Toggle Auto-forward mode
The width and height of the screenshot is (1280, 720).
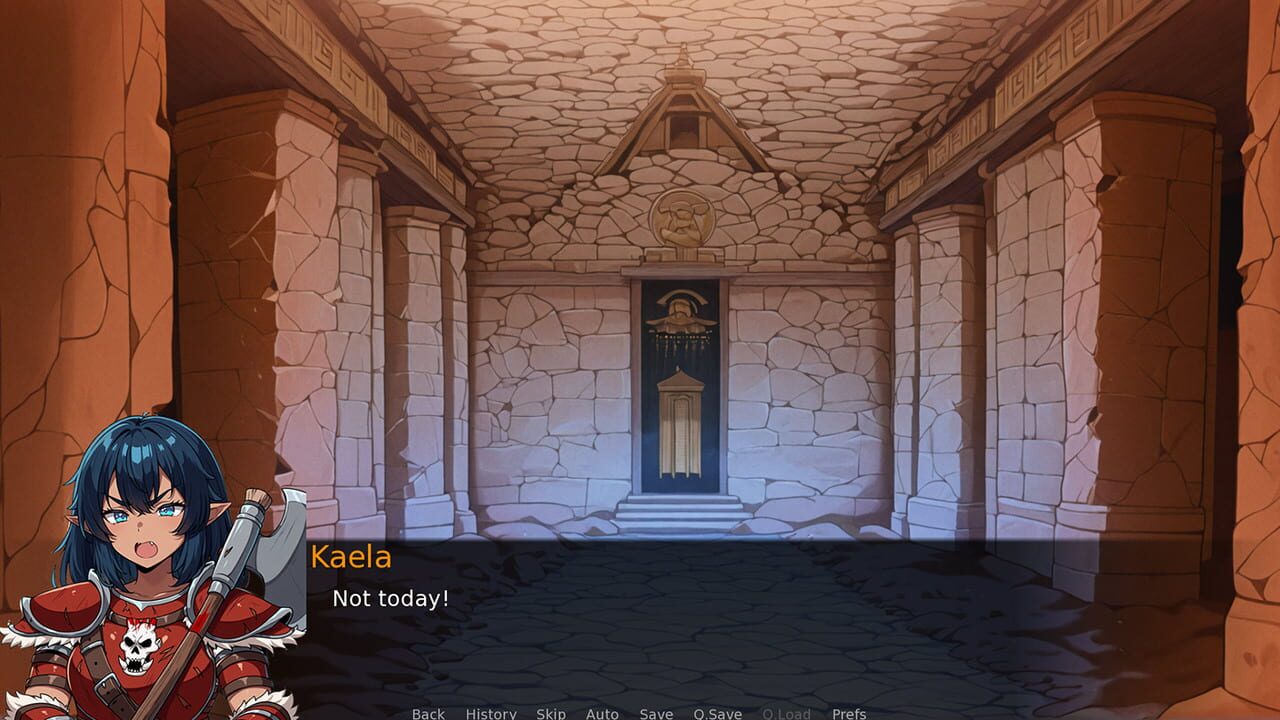coord(602,714)
